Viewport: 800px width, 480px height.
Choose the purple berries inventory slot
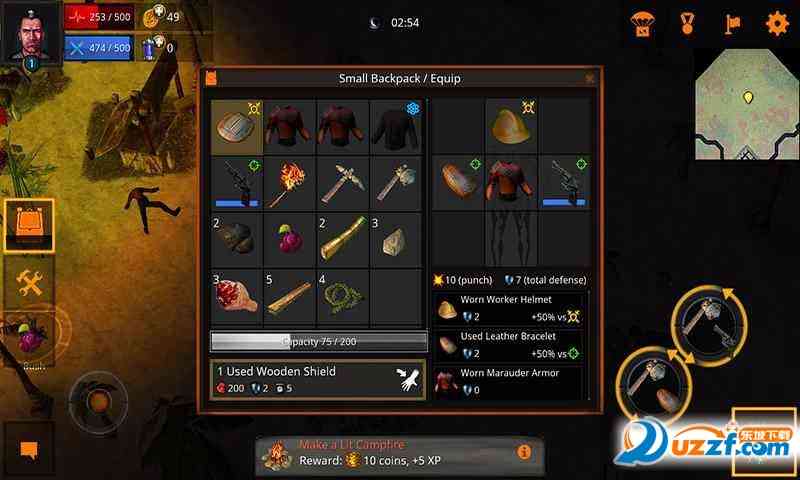coord(289,240)
